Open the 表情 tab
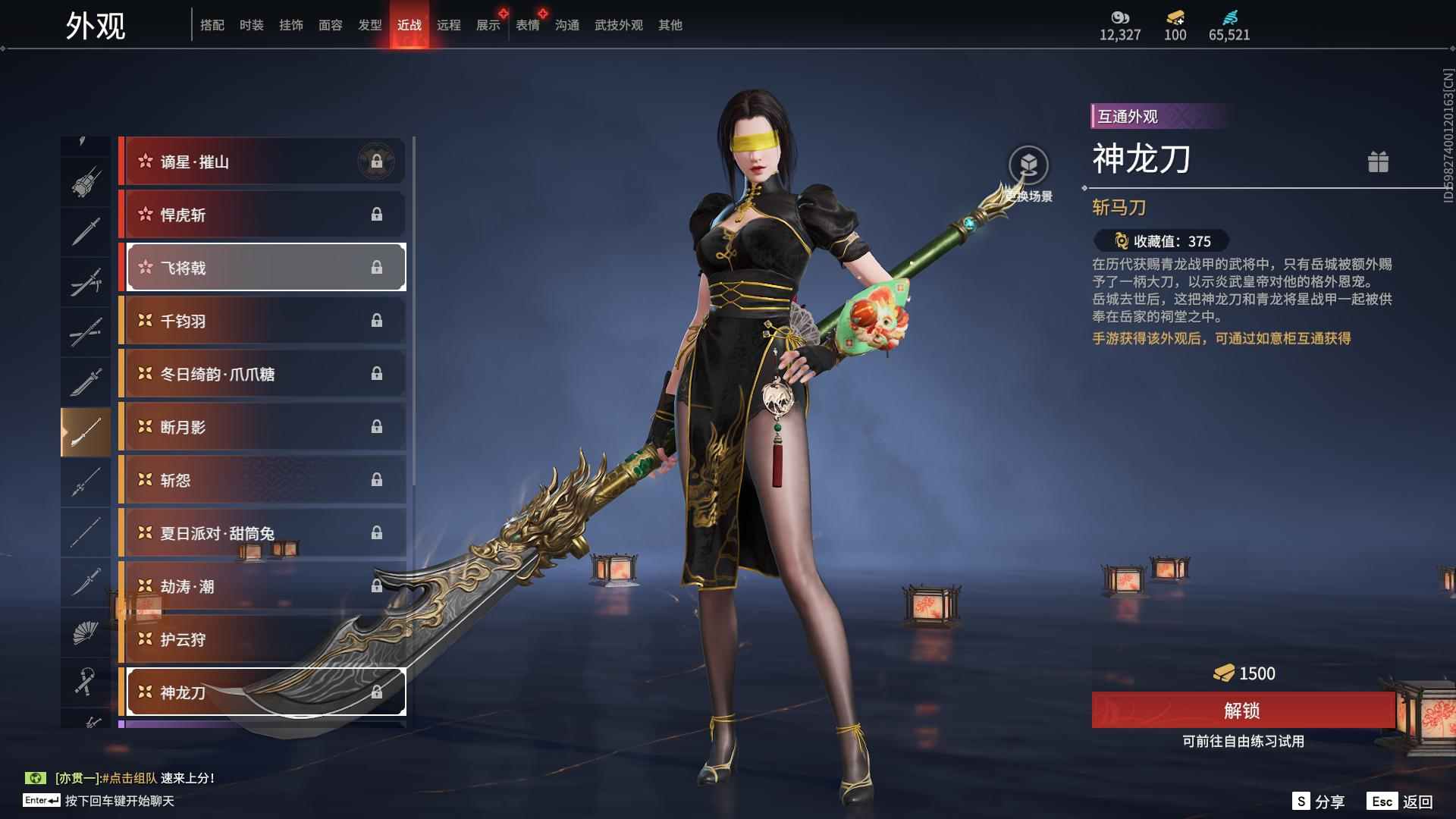The height and width of the screenshot is (819, 1456). click(528, 25)
